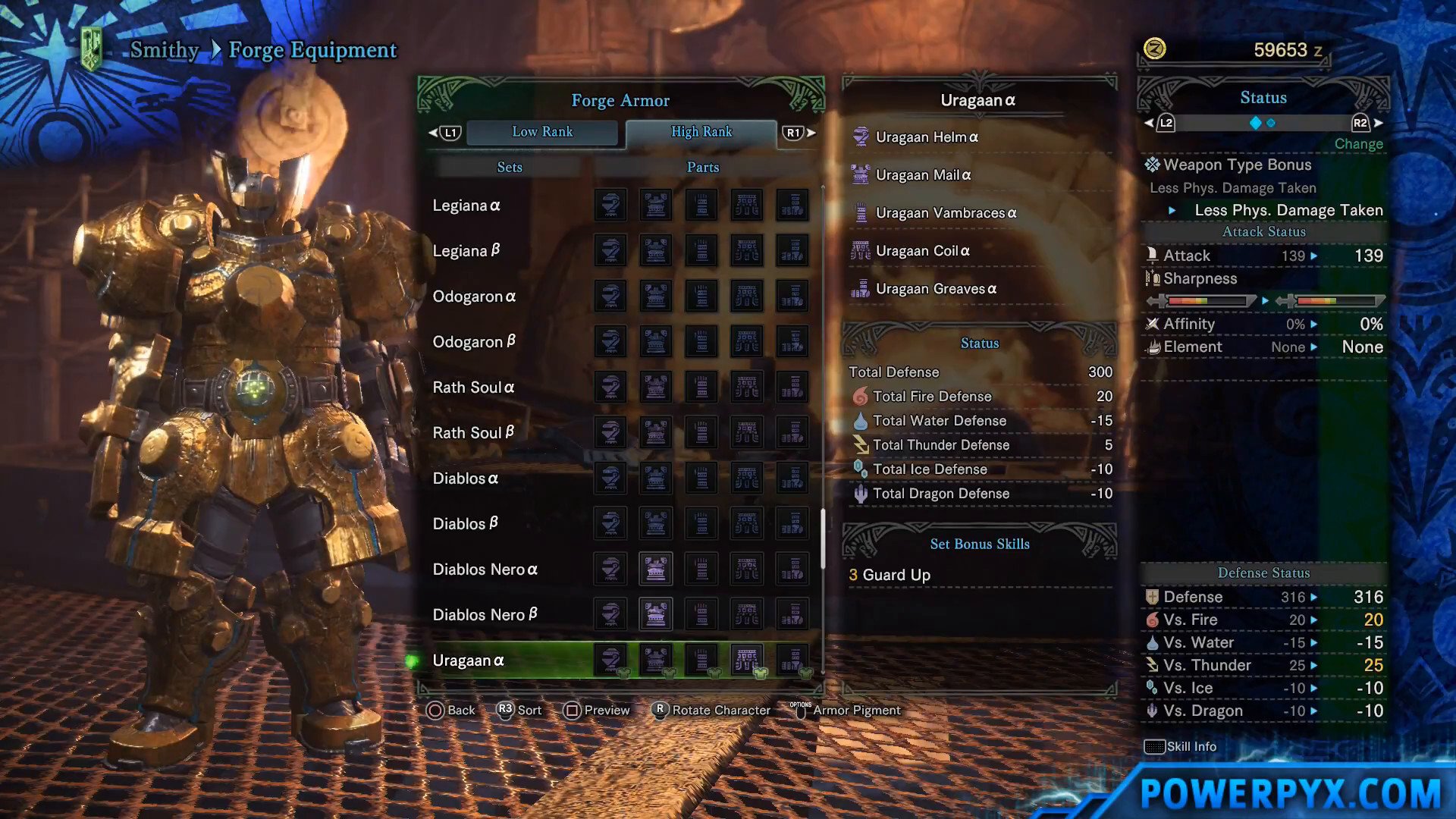Image resolution: width=1456 pixels, height=819 pixels.
Task: Select Uragaan Helm α in the details
Action: 927,137
